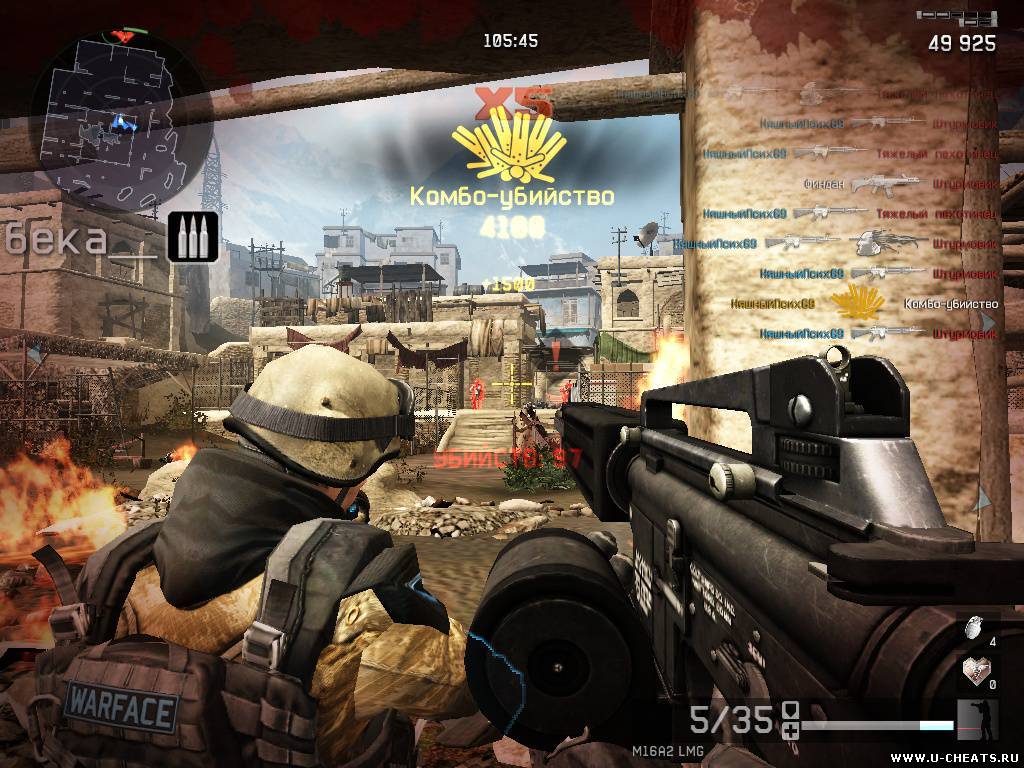Click the circular minimap
This screenshot has width=1024, height=768.
point(120,112)
